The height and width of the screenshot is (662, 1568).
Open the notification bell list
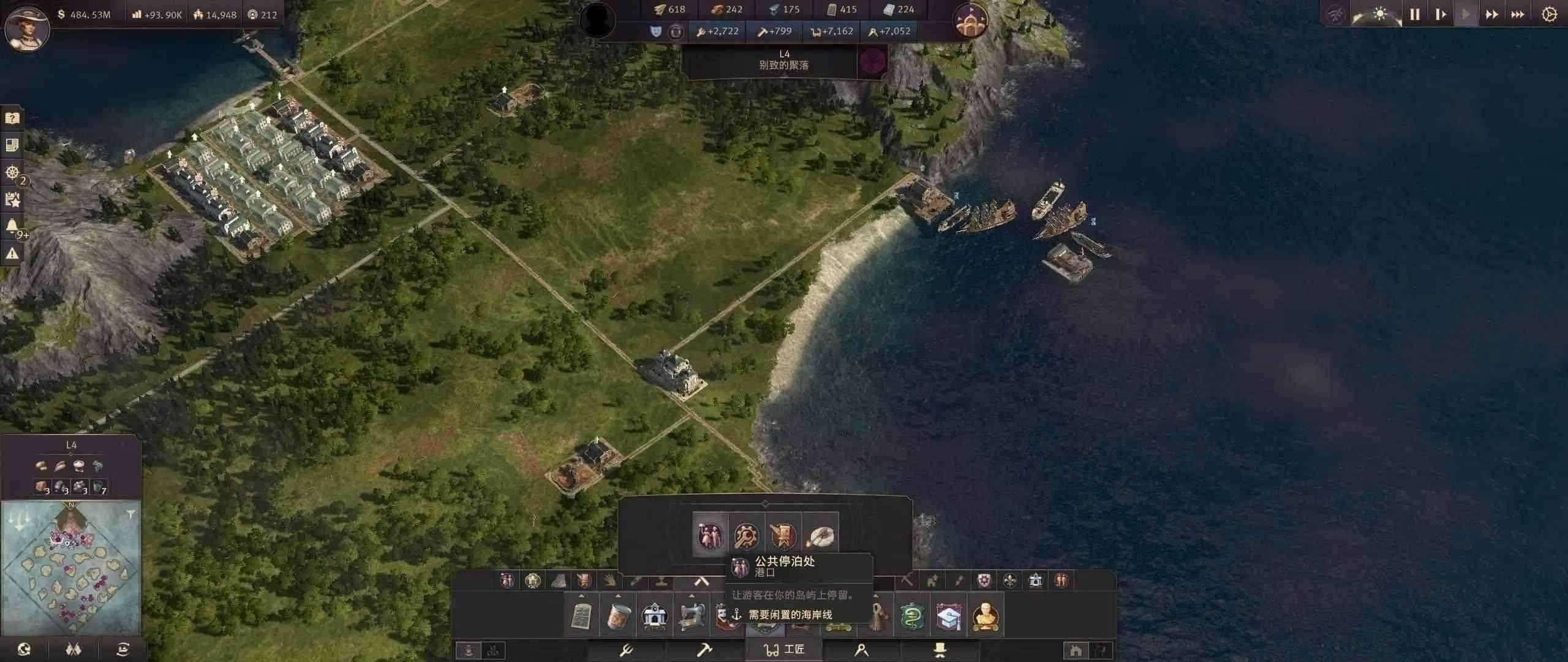pos(12,226)
